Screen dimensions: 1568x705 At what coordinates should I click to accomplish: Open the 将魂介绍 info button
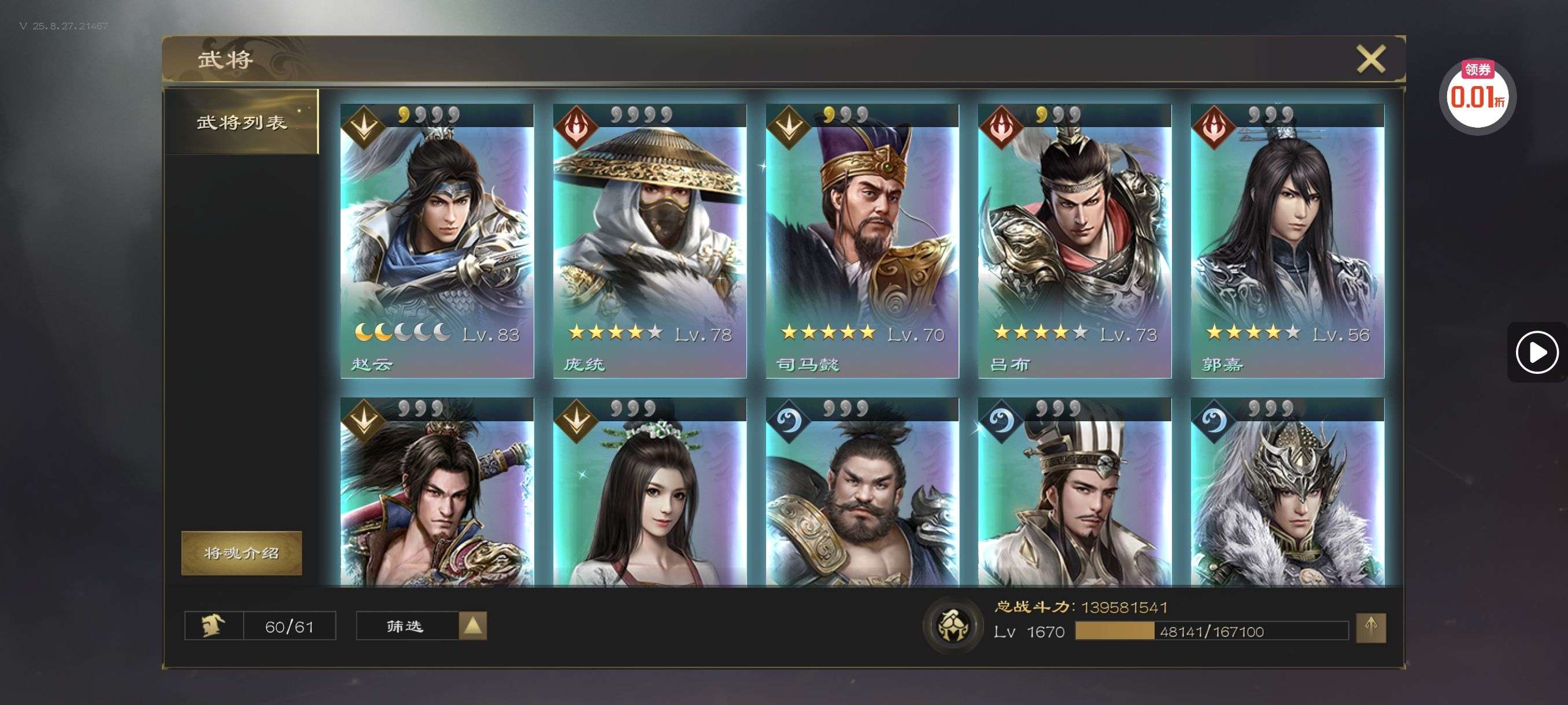(x=242, y=552)
